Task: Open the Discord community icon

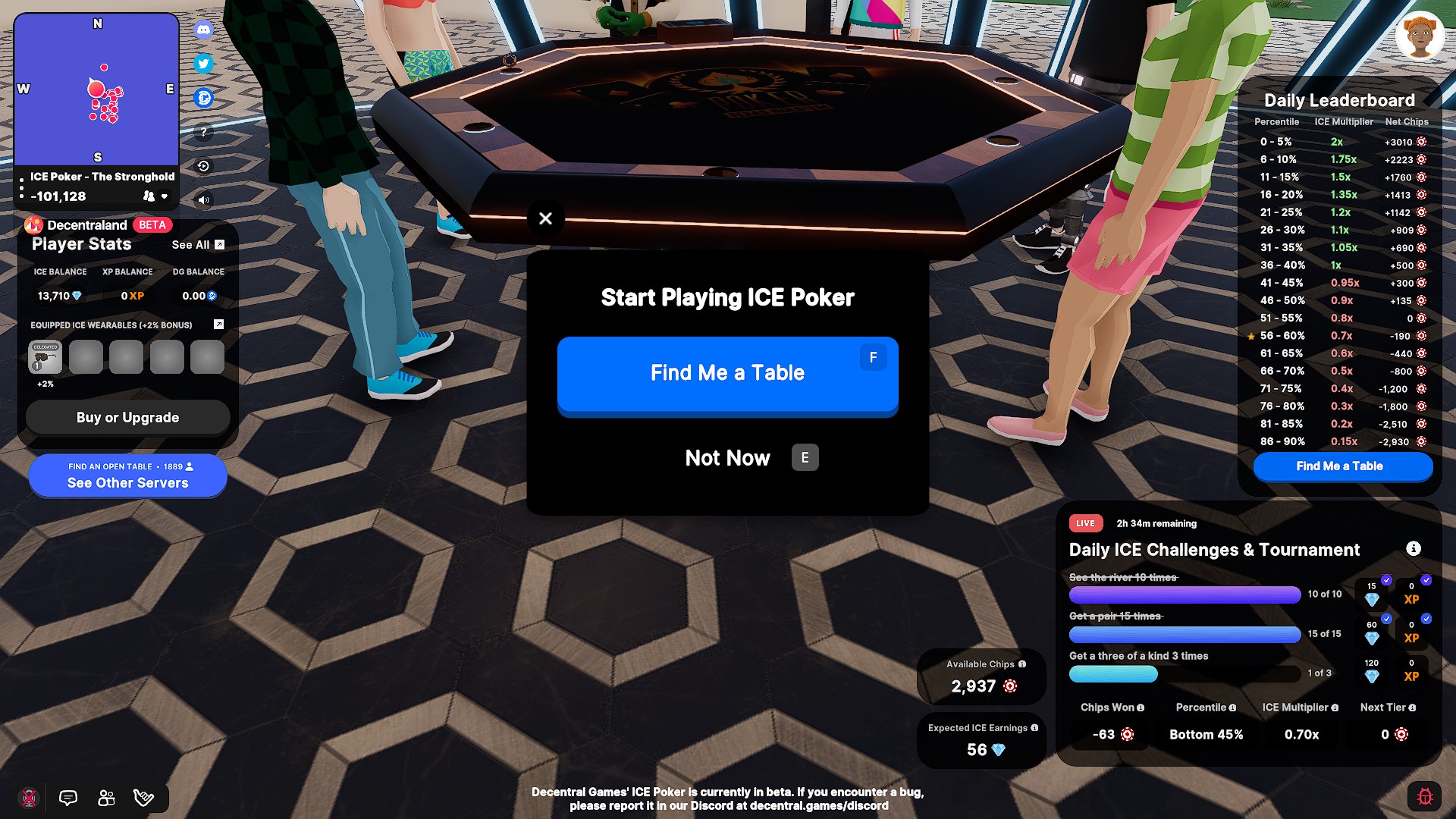Action: click(202, 30)
